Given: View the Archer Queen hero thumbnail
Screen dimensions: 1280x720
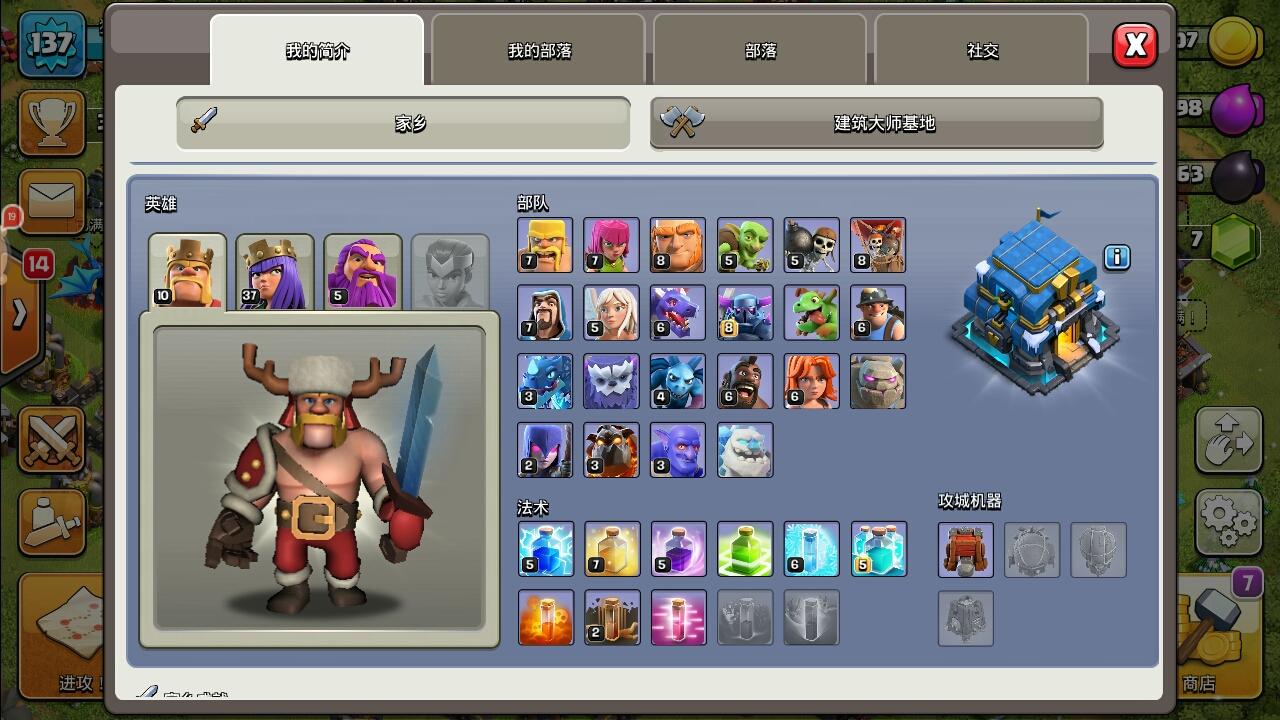Looking at the screenshot, I should (274, 268).
